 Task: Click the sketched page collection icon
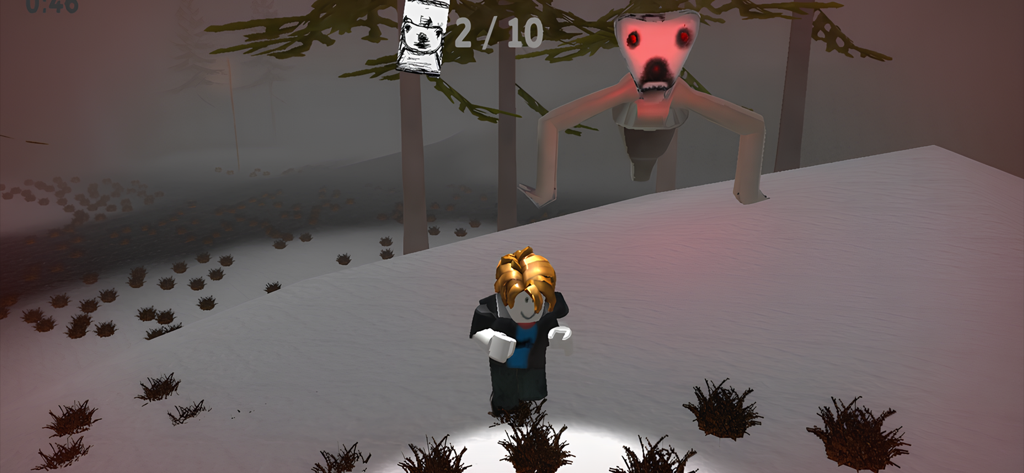(x=421, y=36)
